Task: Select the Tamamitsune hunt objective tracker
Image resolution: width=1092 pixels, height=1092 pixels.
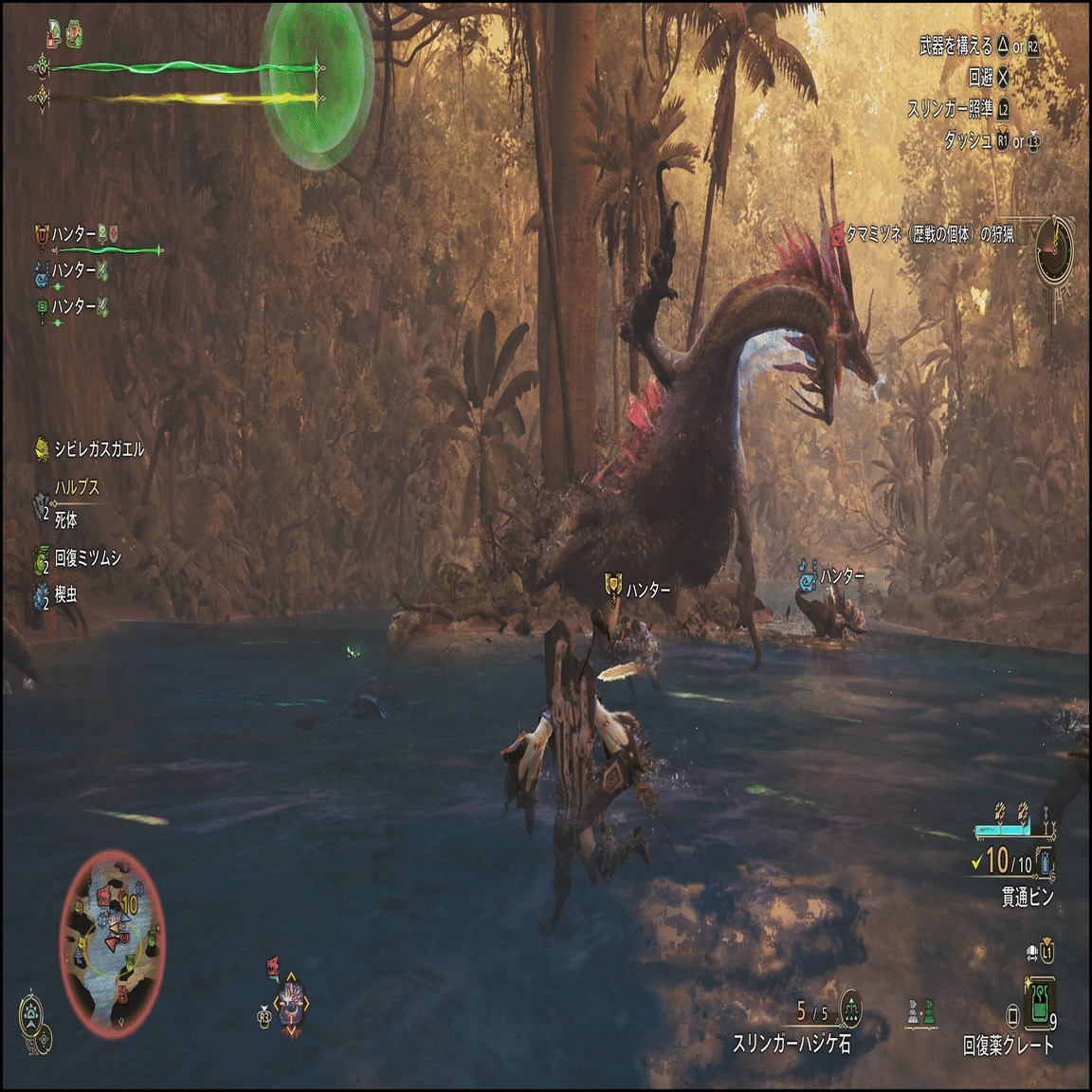Action: coord(924,234)
